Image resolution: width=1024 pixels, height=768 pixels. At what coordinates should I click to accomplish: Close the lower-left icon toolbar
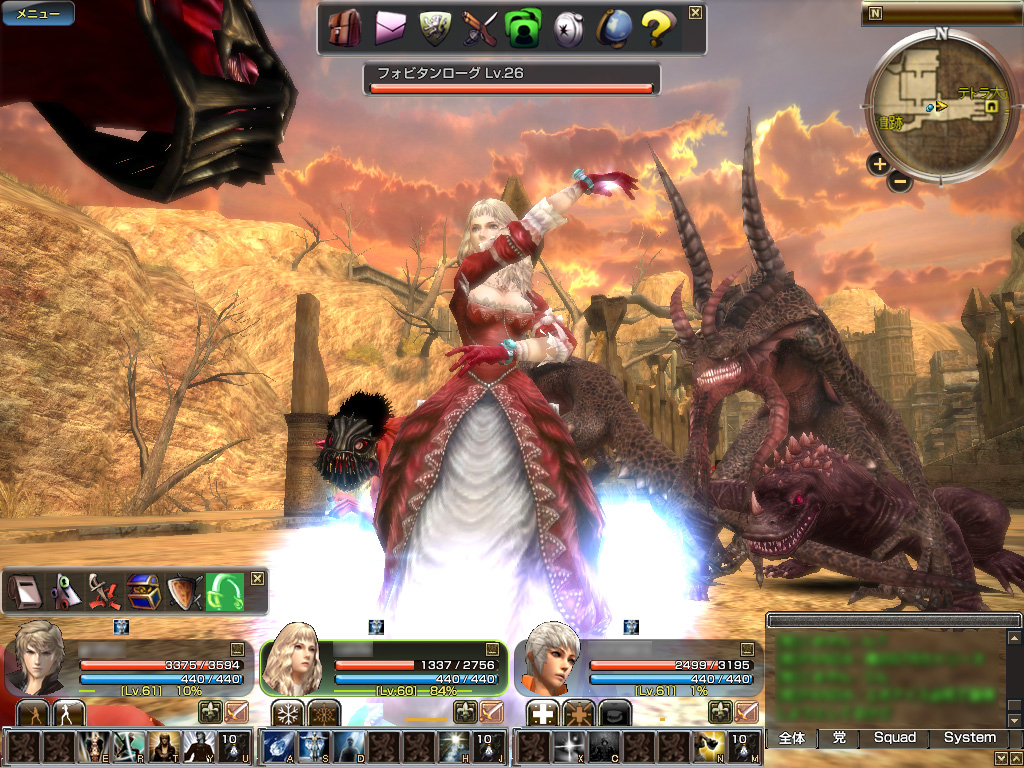tap(257, 578)
